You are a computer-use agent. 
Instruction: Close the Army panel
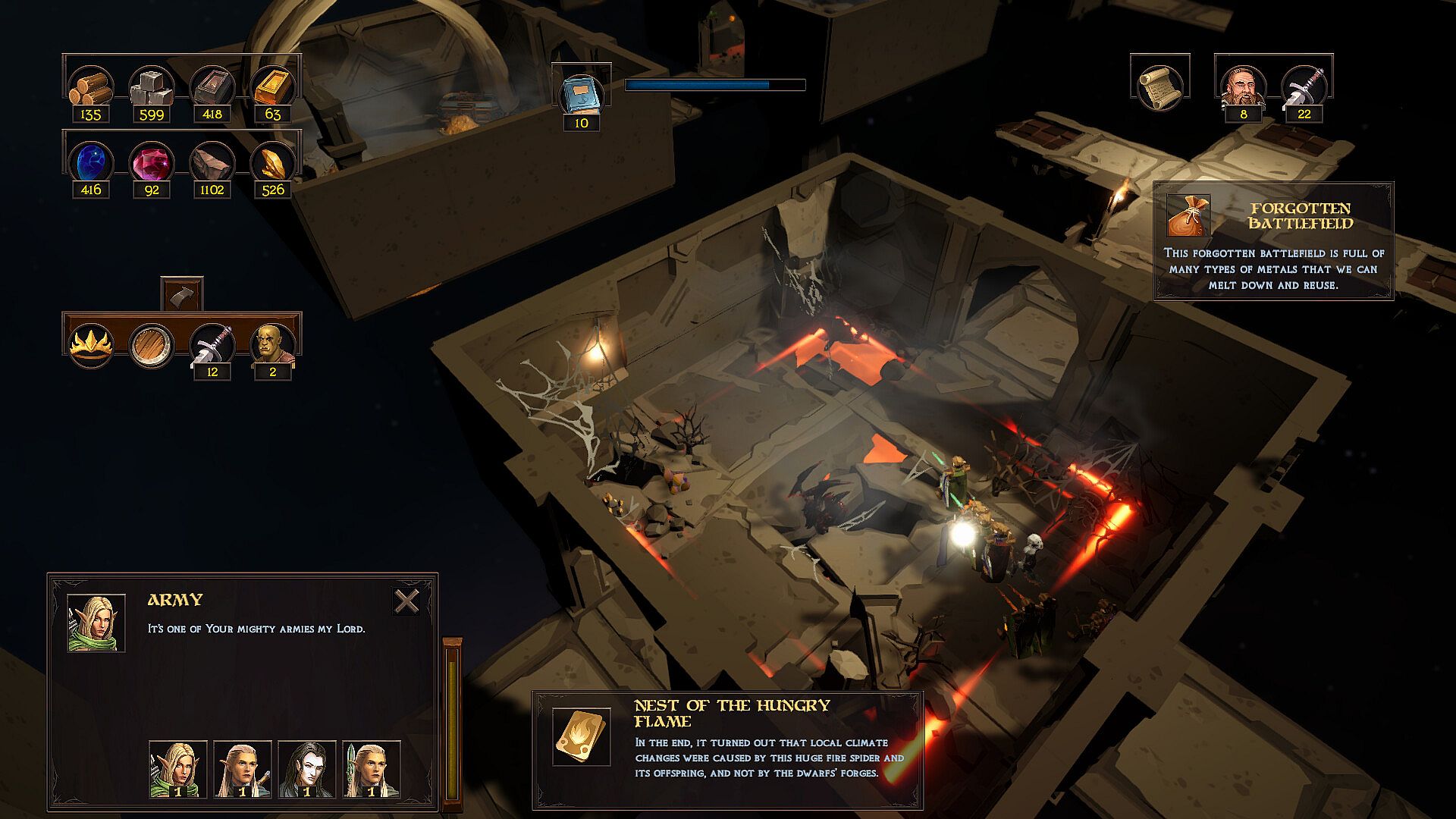pyautogui.click(x=407, y=601)
